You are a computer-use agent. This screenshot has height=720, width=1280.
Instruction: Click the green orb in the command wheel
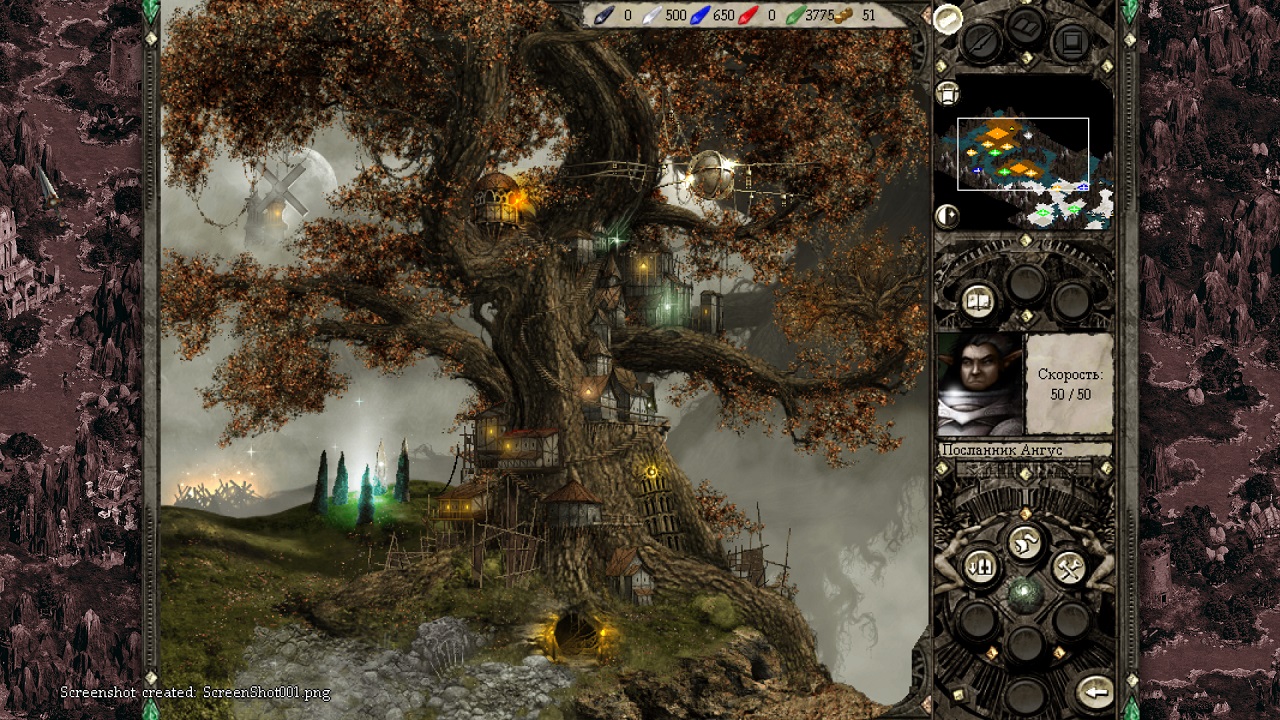(x=1024, y=593)
